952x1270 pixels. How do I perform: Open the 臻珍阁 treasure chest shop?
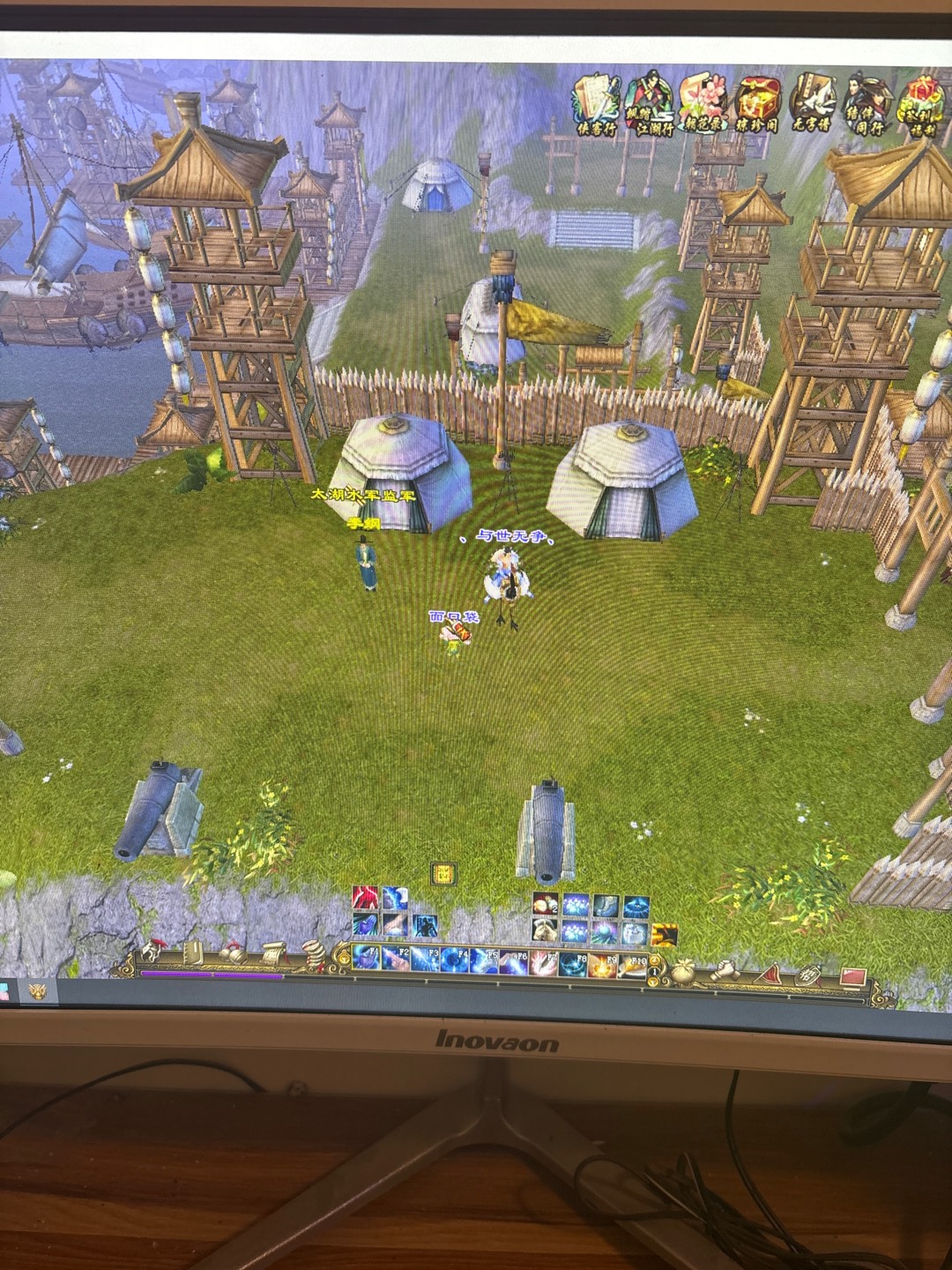(757, 104)
